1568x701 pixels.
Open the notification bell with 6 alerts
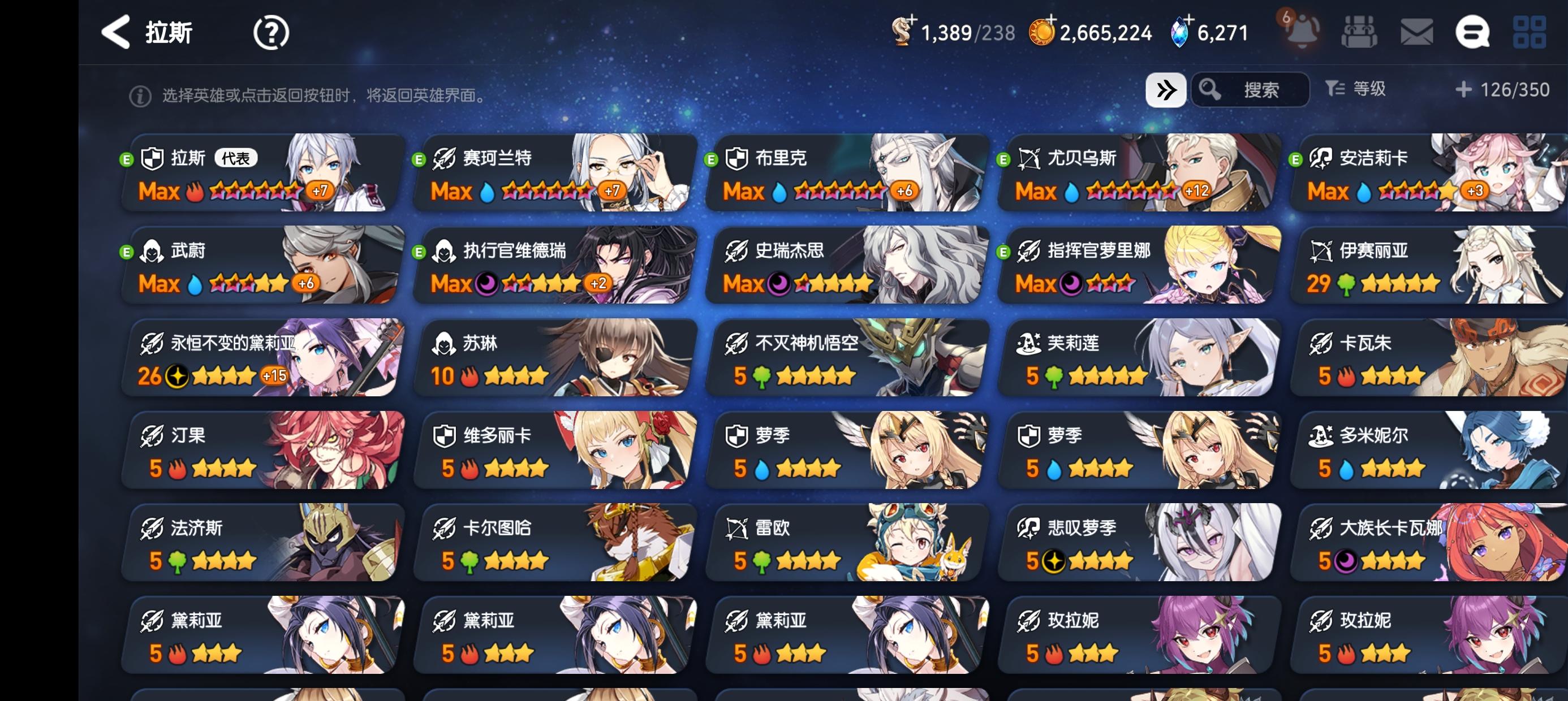[1302, 33]
